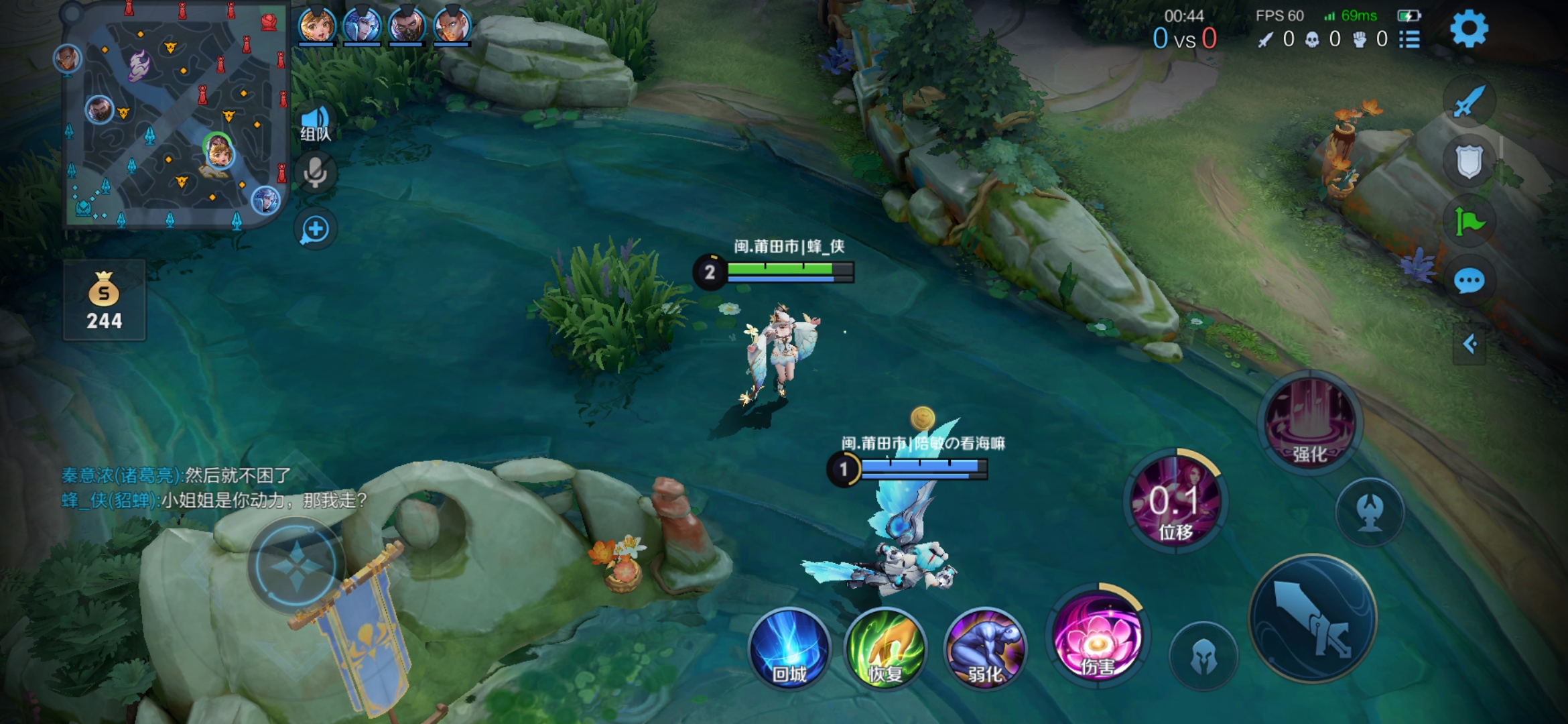Image resolution: width=1568 pixels, height=724 pixels.
Task: Send the green flag gather signal
Action: pos(1469,221)
